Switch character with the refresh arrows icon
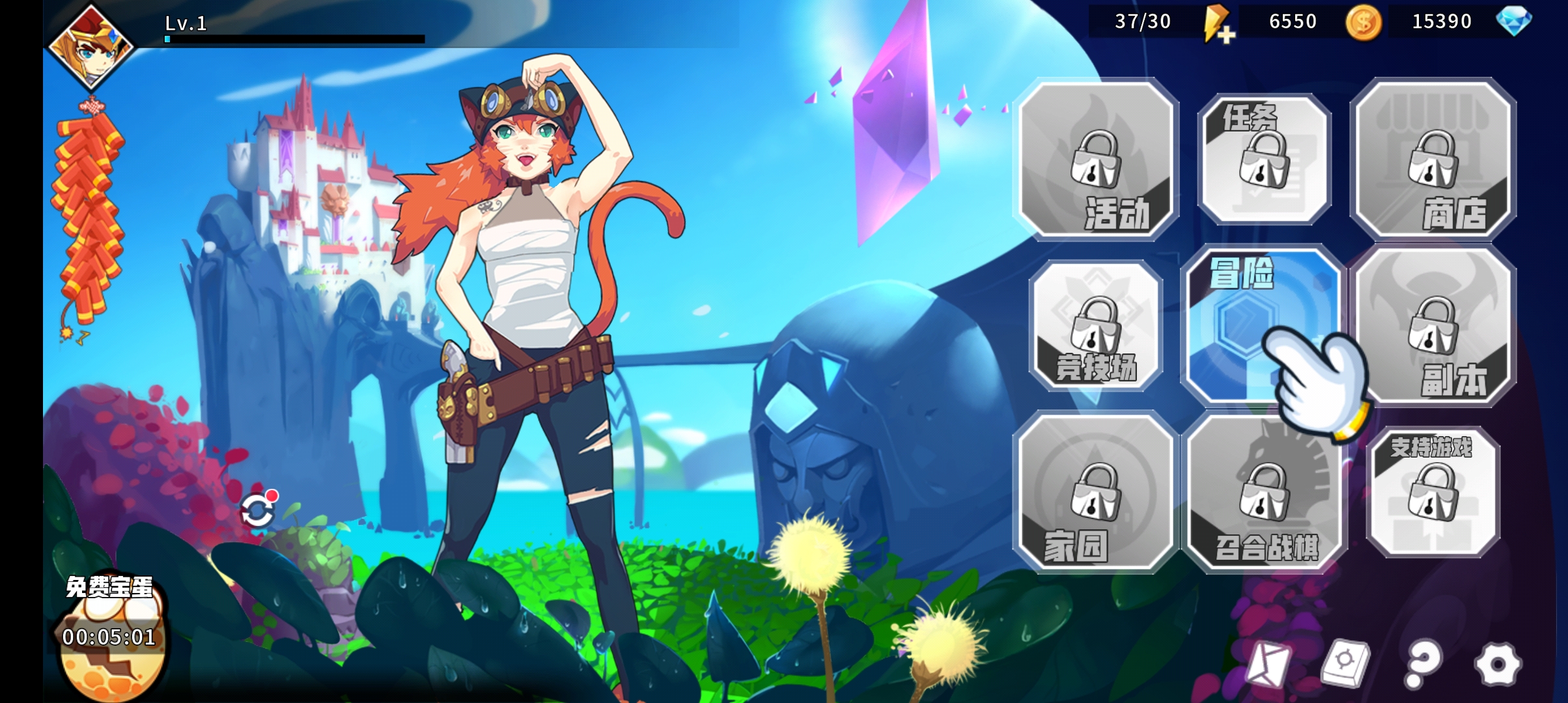 [x=258, y=510]
